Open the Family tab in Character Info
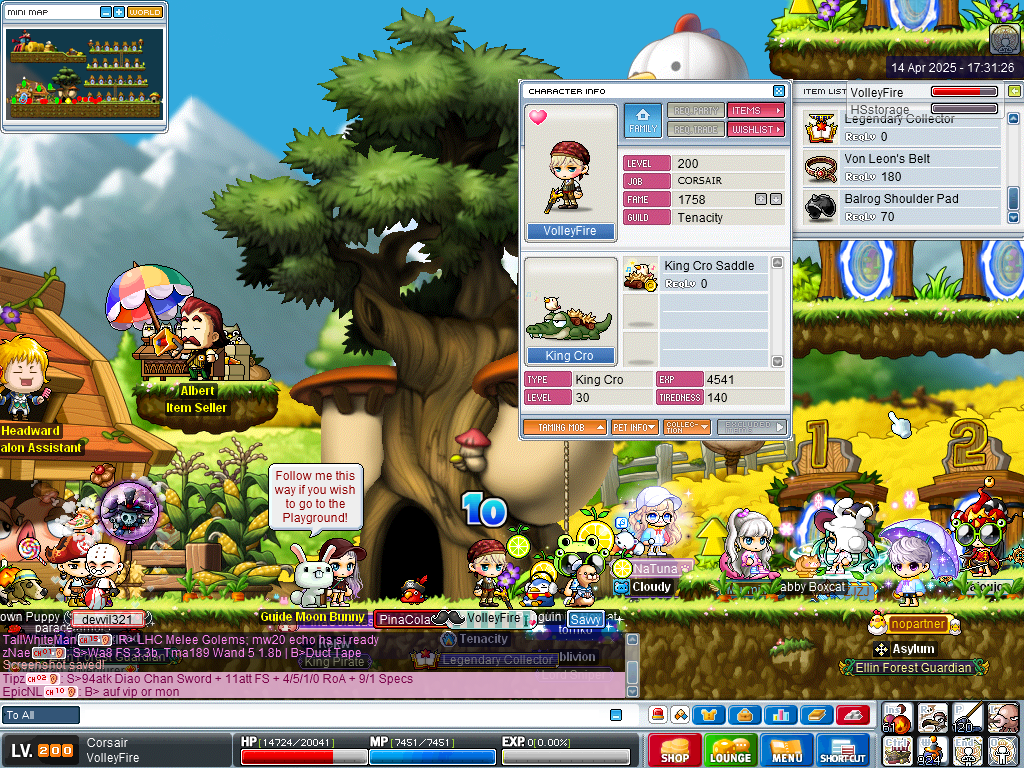The width and height of the screenshot is (1024, 768). 643,120
